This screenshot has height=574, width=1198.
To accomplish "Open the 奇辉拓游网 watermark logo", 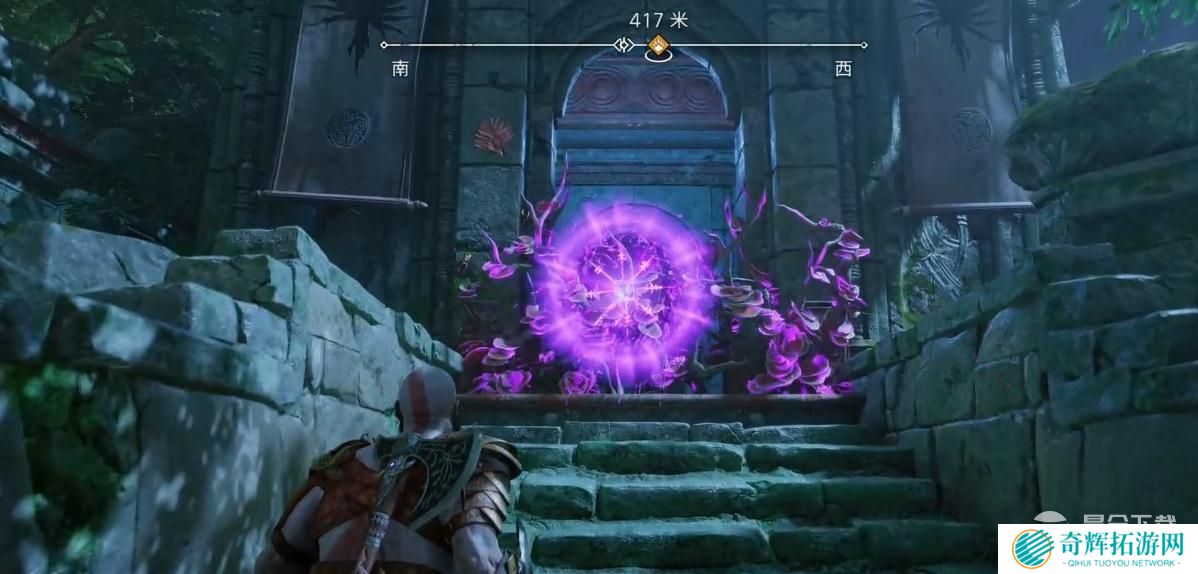I will [1096, 548].
